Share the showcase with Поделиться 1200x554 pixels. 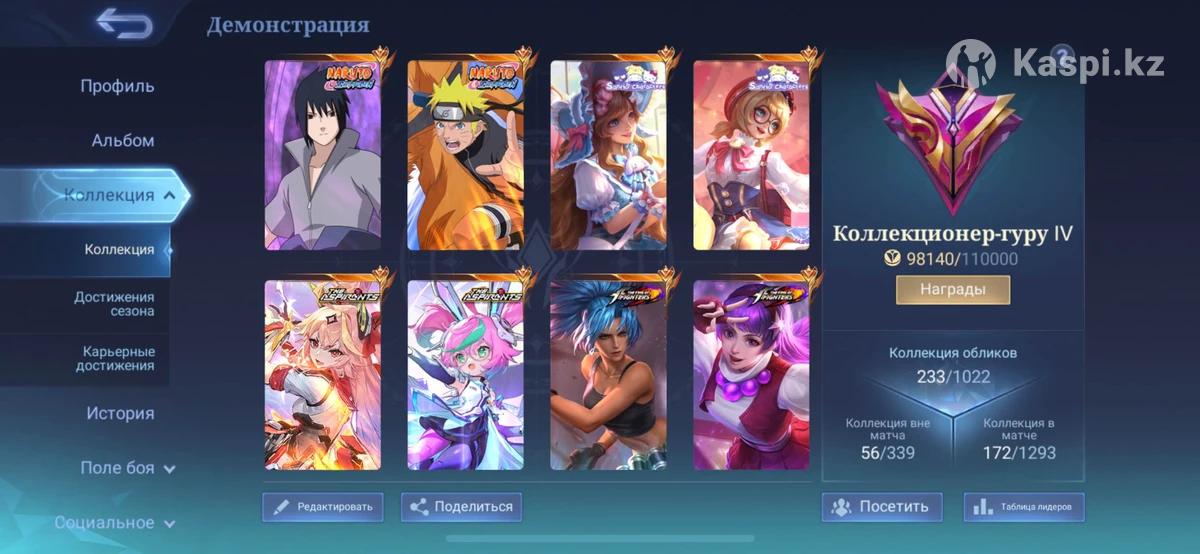tap(461, 507)
